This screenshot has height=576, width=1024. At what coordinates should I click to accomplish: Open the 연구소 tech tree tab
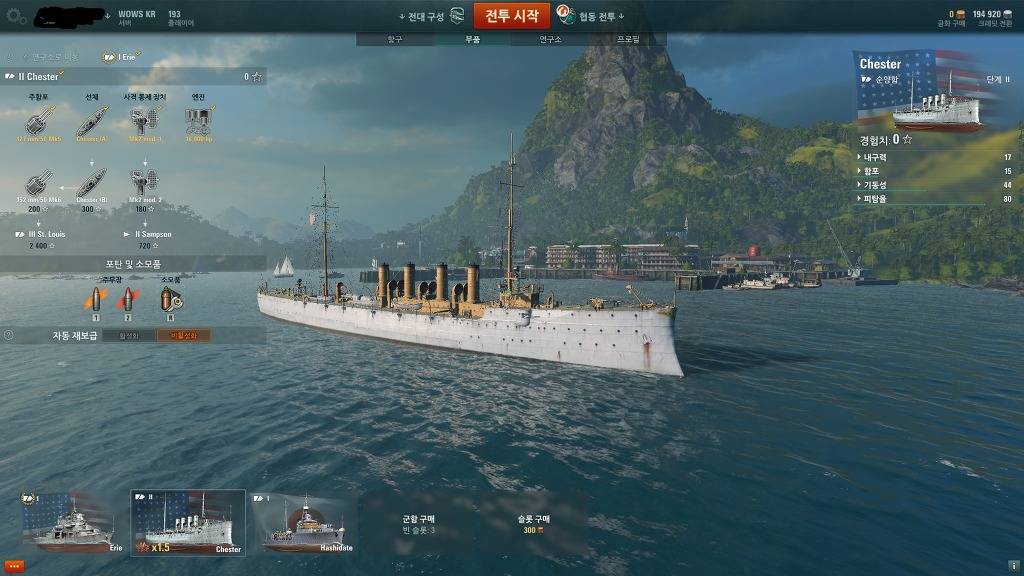coord(549,39)
